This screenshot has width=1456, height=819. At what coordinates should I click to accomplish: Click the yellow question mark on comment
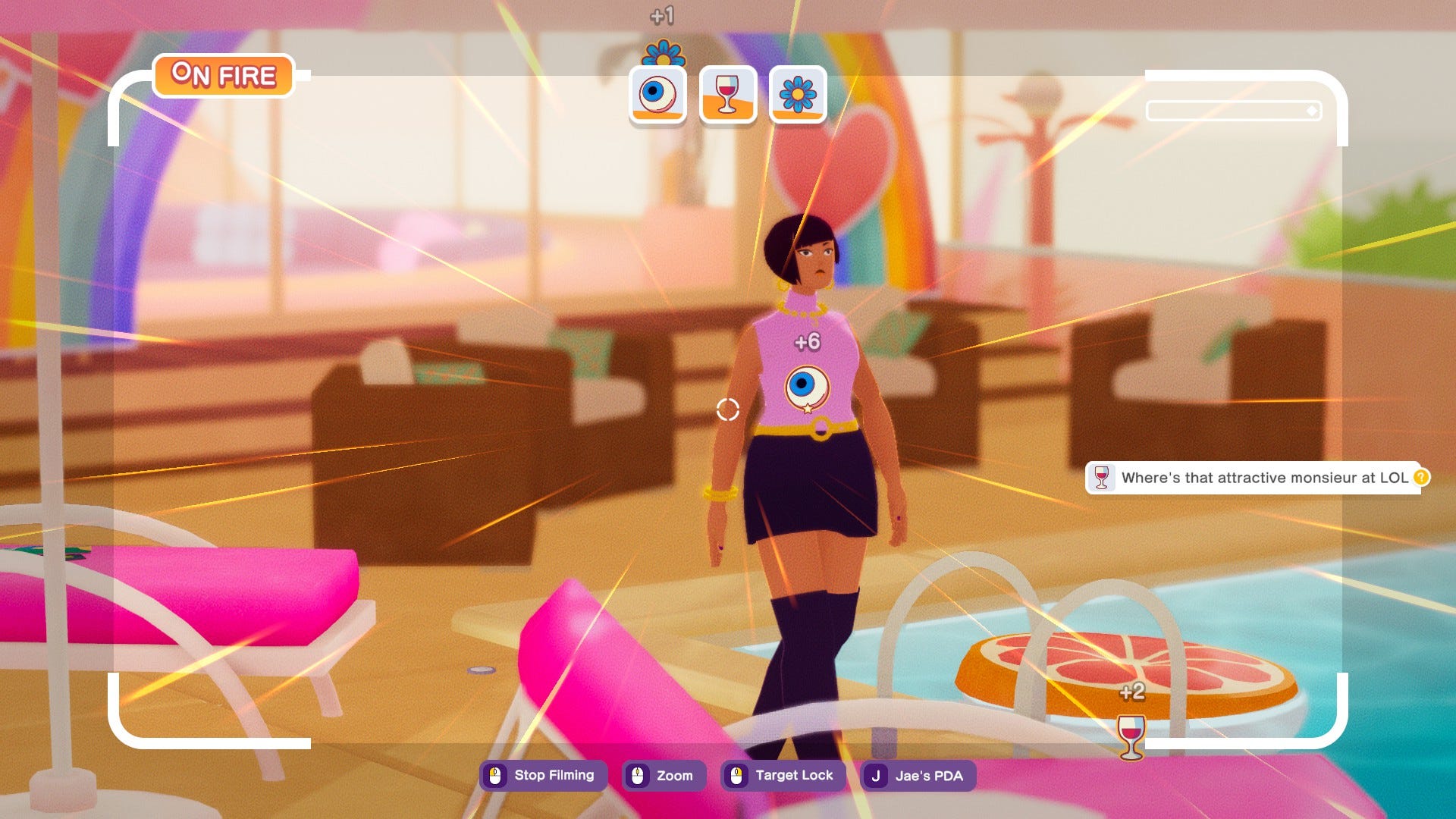point(1421,477)
